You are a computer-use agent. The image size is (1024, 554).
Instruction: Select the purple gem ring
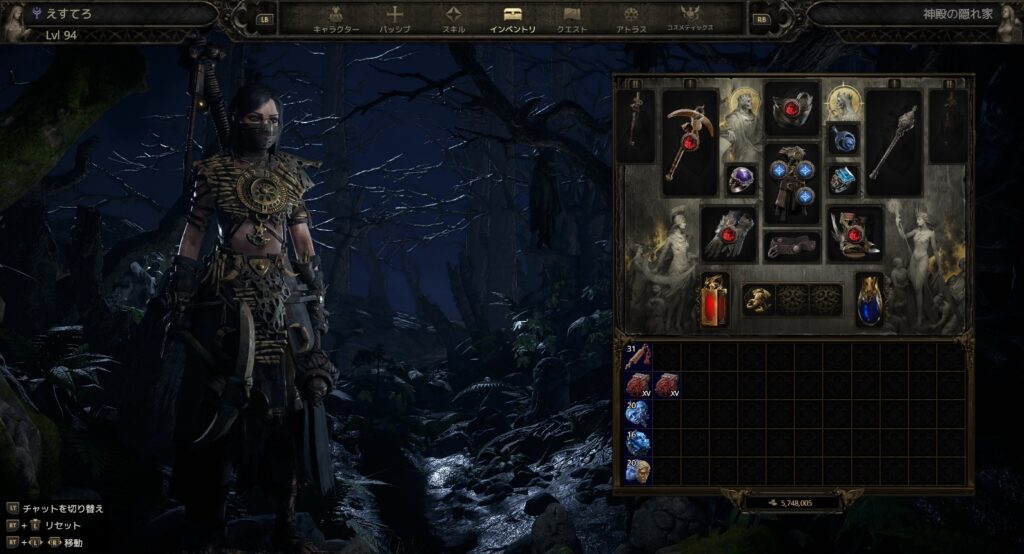(x=741, y=180)
